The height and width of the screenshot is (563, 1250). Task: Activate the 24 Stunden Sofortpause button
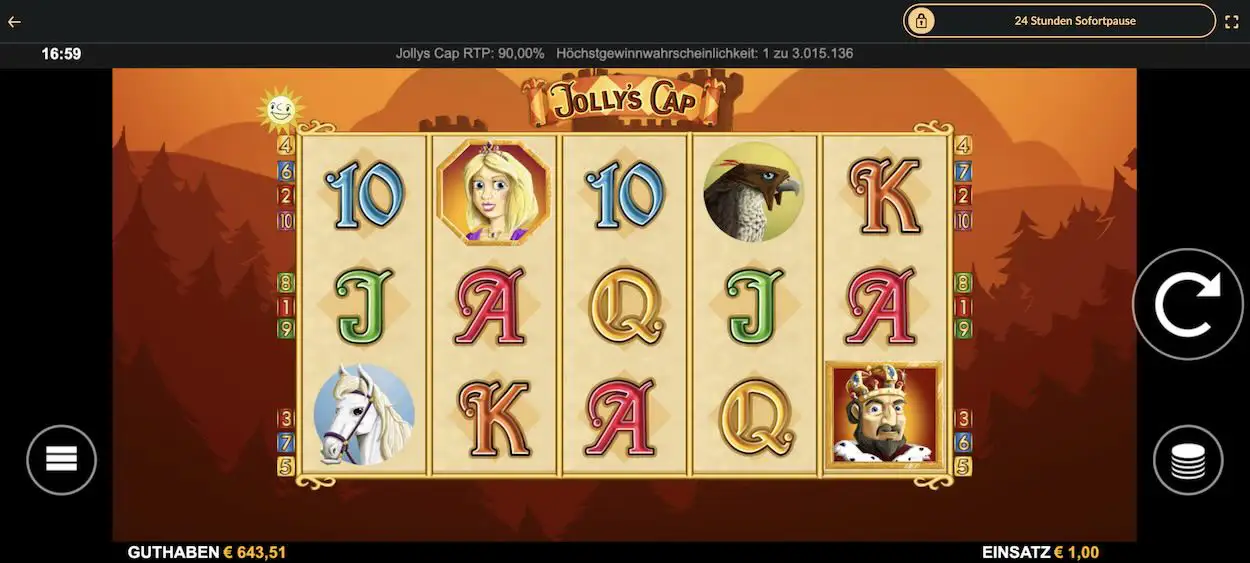(x=1059, y=21)
